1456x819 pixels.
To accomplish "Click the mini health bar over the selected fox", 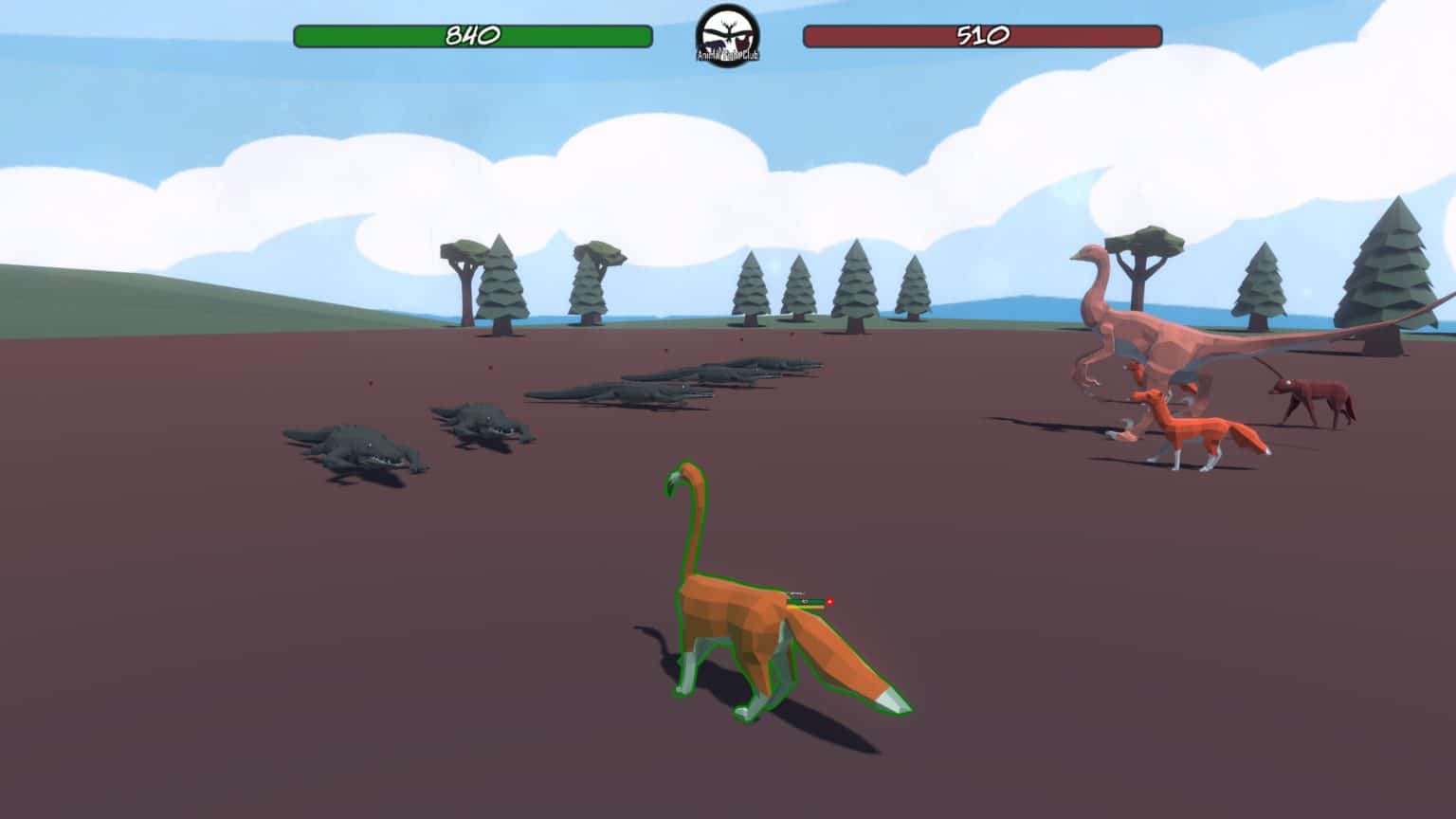I will [x=804, y=600].
